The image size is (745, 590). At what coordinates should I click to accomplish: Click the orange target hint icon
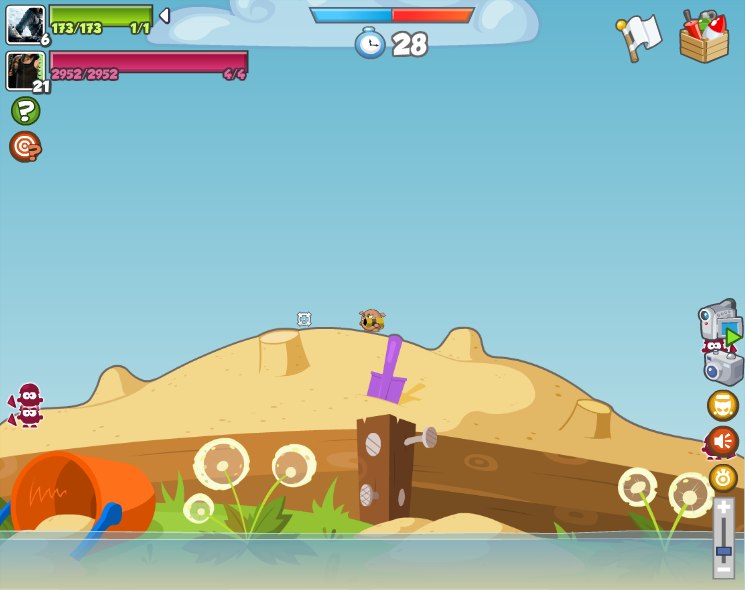click(x=25, y=147)
